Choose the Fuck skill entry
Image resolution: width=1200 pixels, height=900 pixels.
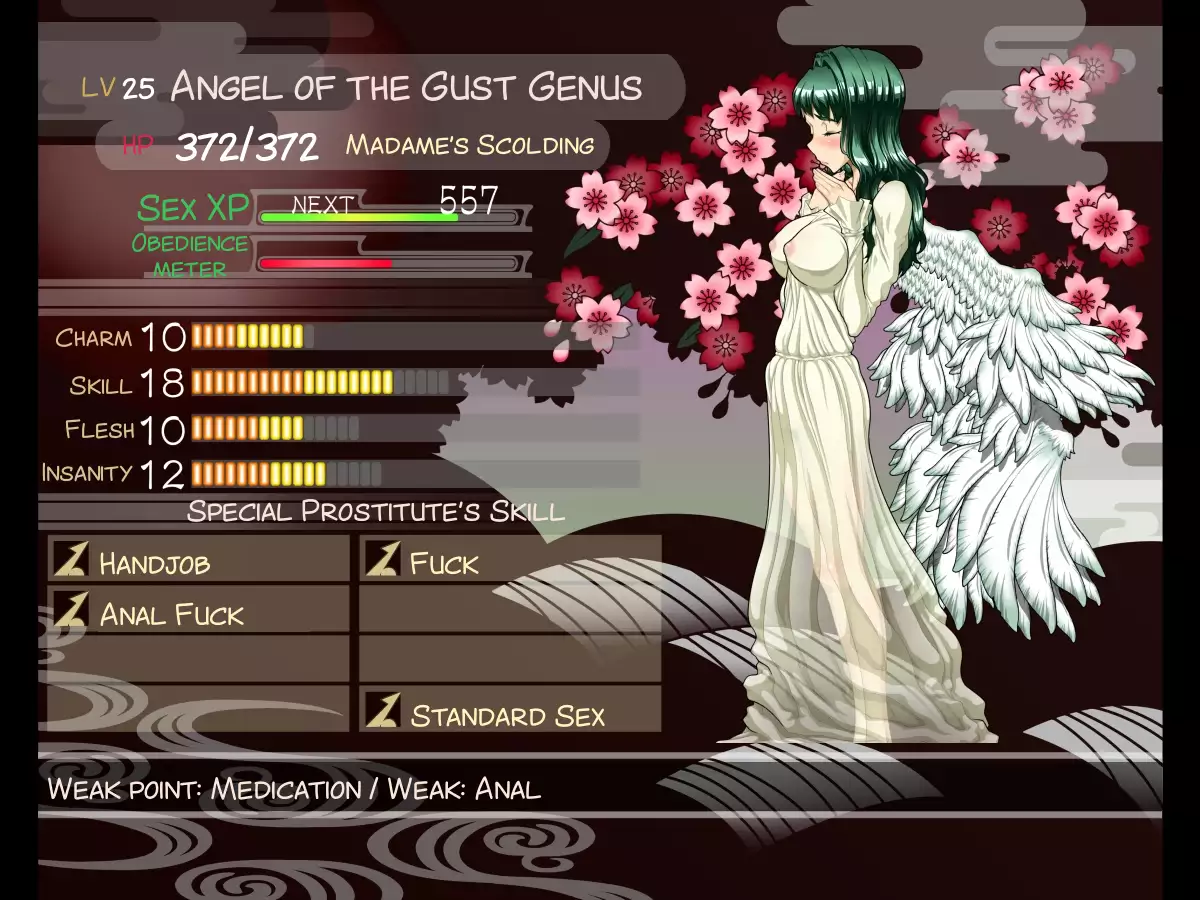click(x=510, y=561)
